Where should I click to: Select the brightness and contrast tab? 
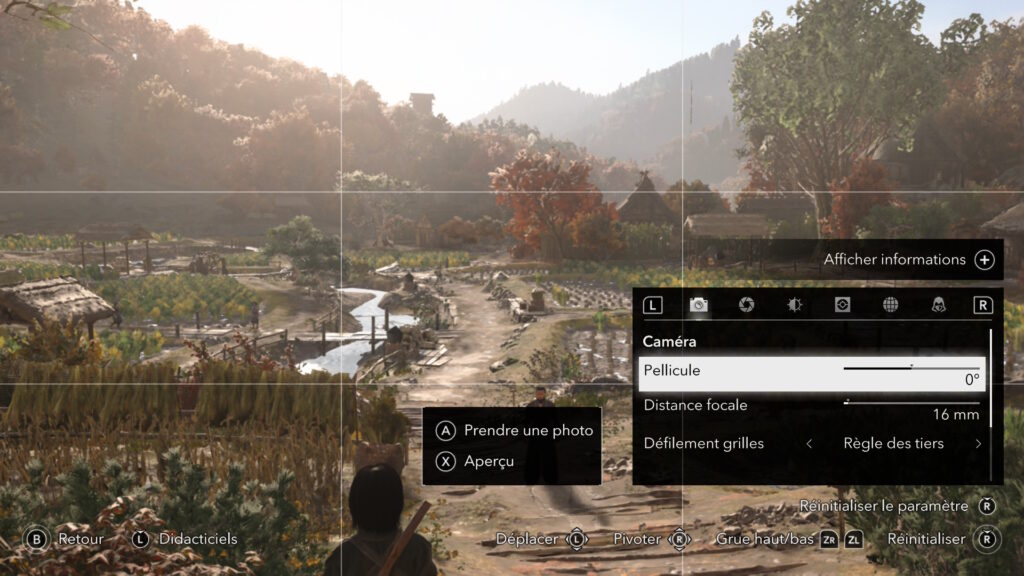(x=794, y=305)
